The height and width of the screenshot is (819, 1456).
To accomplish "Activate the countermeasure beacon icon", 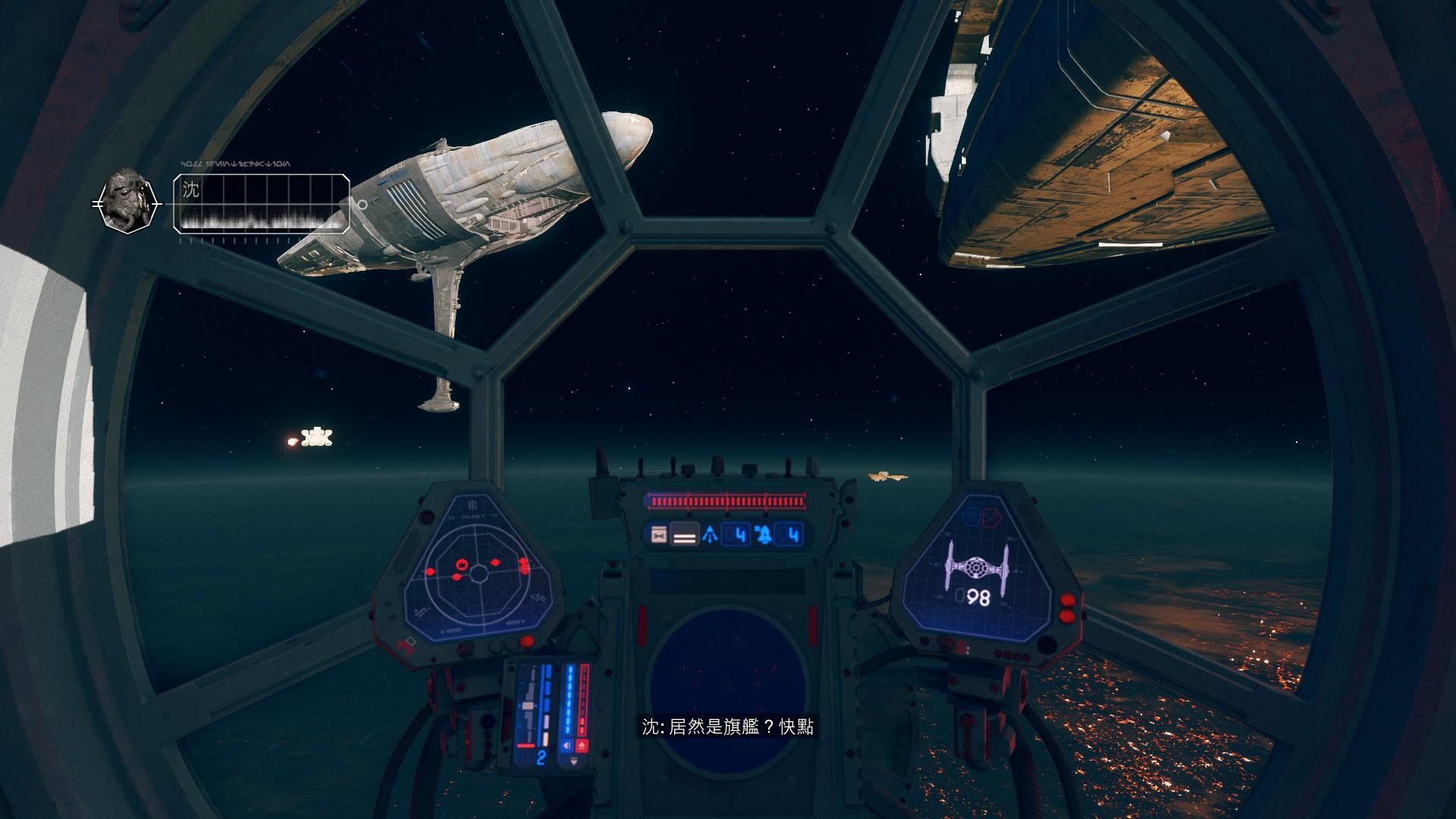I will (764, 536).
